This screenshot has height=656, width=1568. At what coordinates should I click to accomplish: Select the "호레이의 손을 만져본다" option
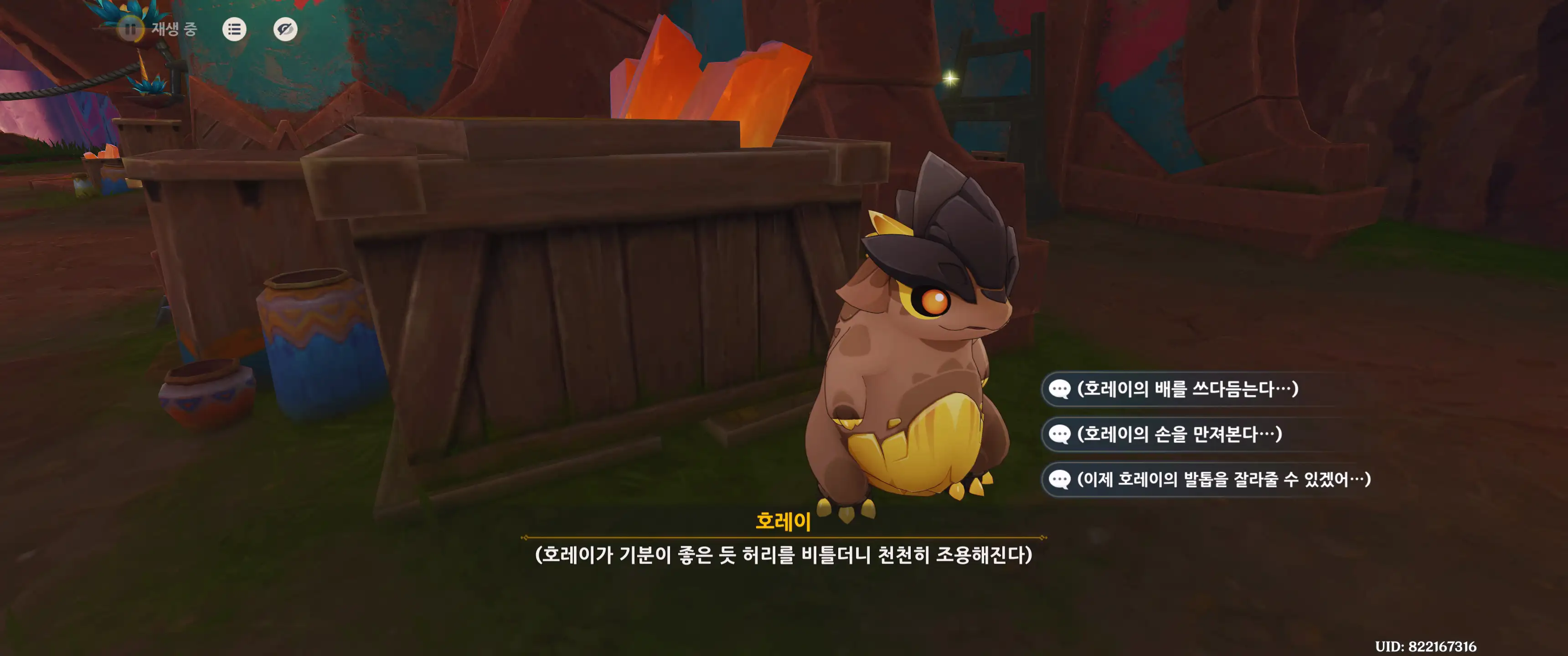1179,434
